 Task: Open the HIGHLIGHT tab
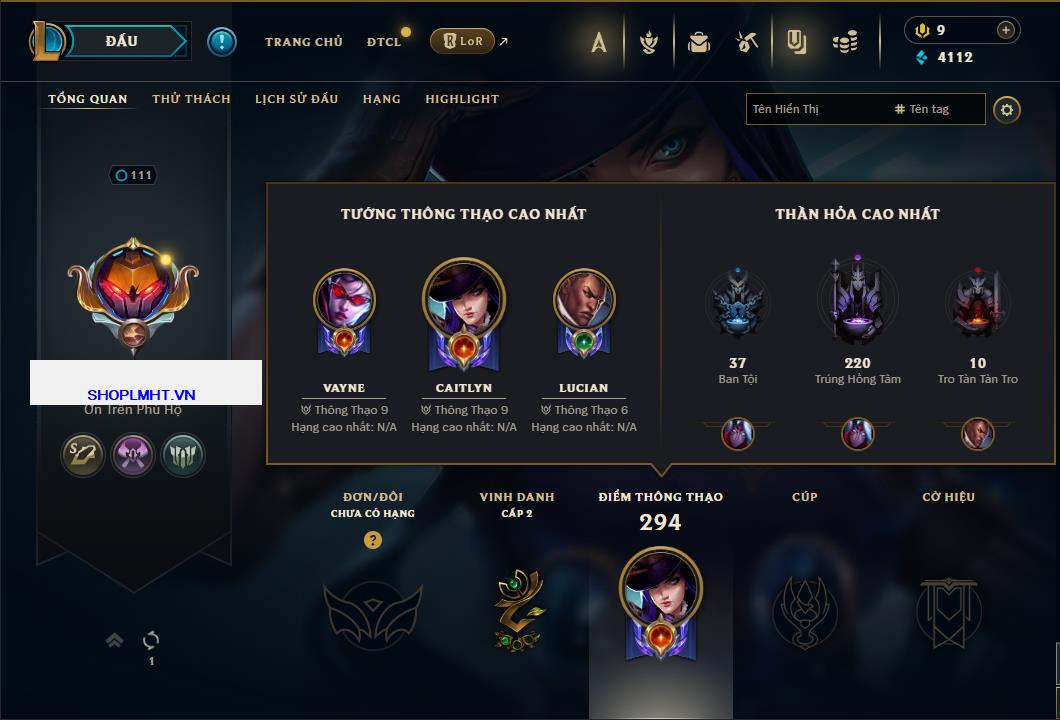tap(461, 99)
